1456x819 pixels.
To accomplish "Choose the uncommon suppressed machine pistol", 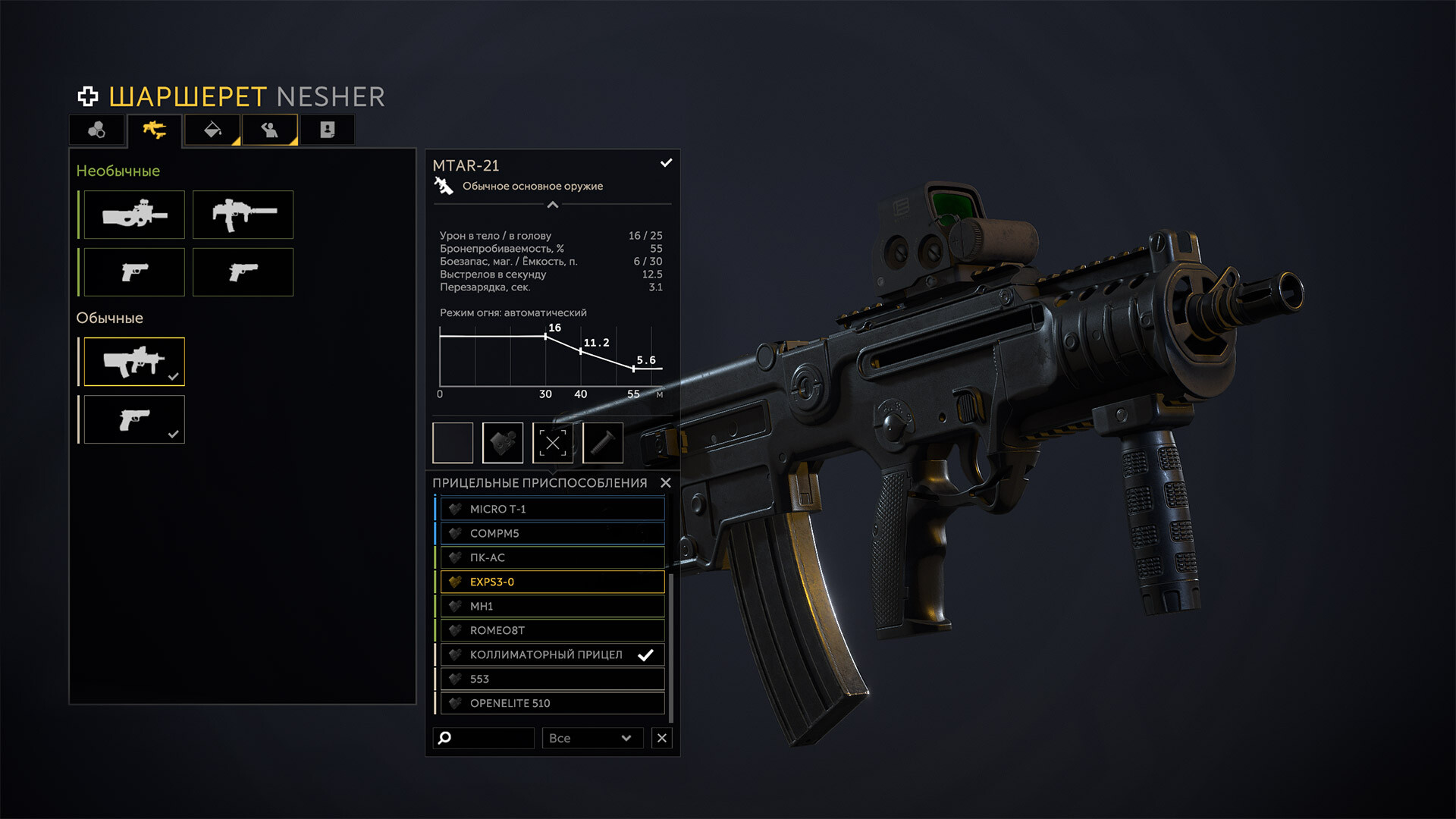I will point(243,215).
